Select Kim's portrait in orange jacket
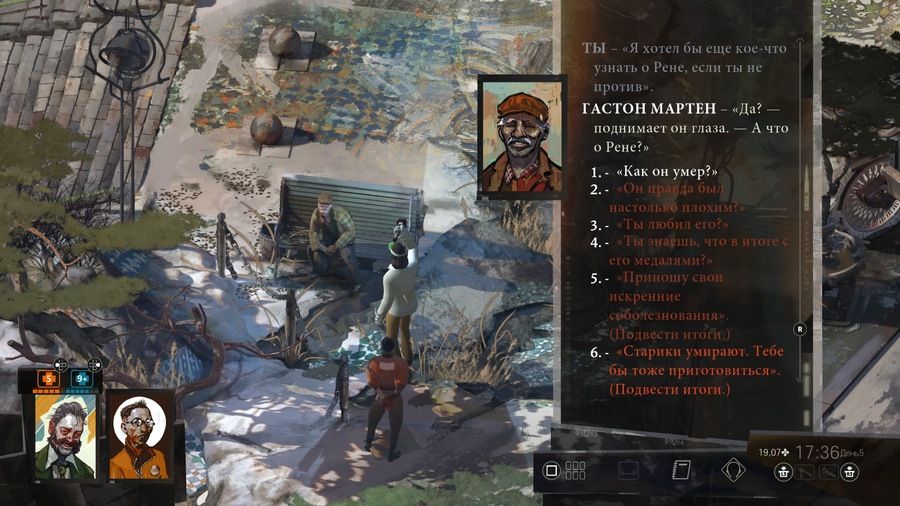900x506 pixels. 139,435
